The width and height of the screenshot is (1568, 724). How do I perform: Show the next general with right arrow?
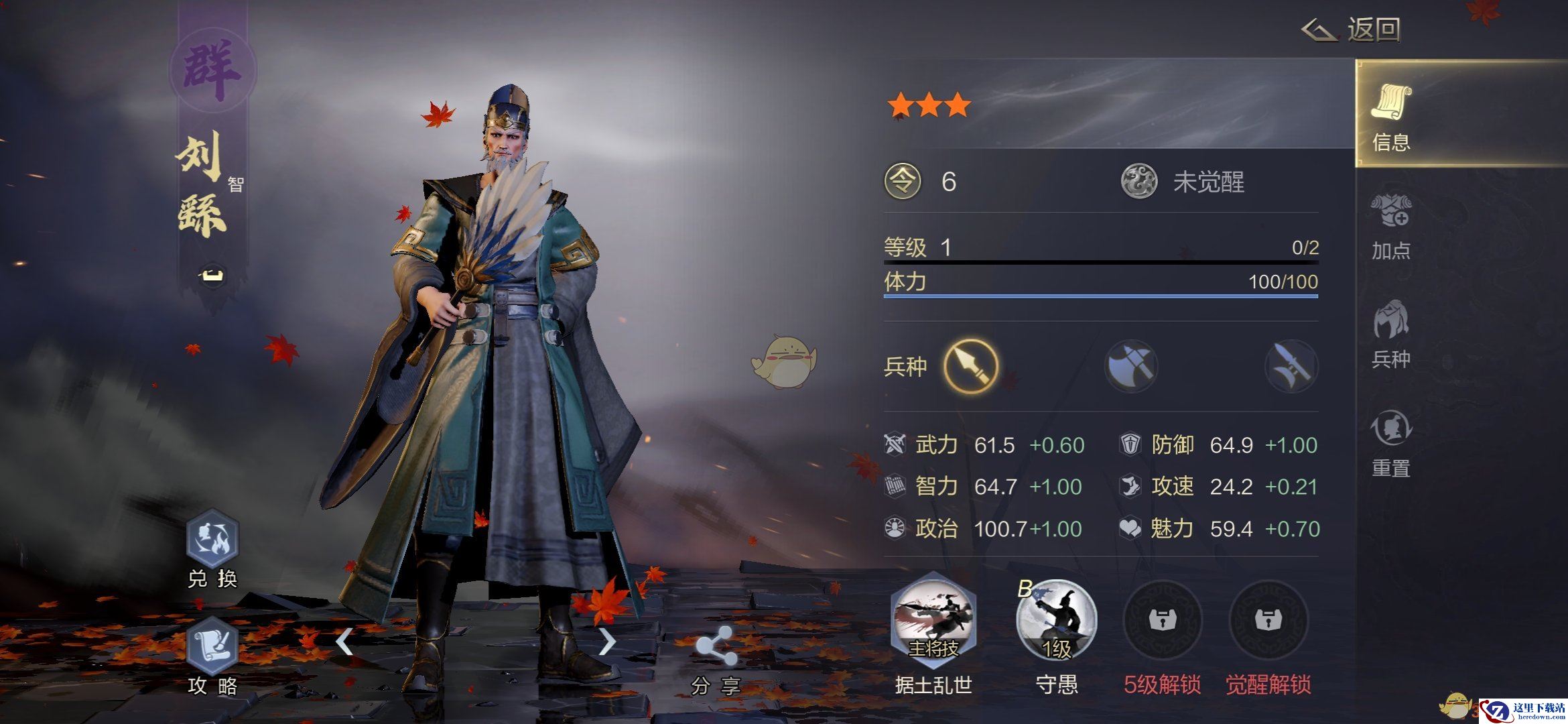click(606, 642)
